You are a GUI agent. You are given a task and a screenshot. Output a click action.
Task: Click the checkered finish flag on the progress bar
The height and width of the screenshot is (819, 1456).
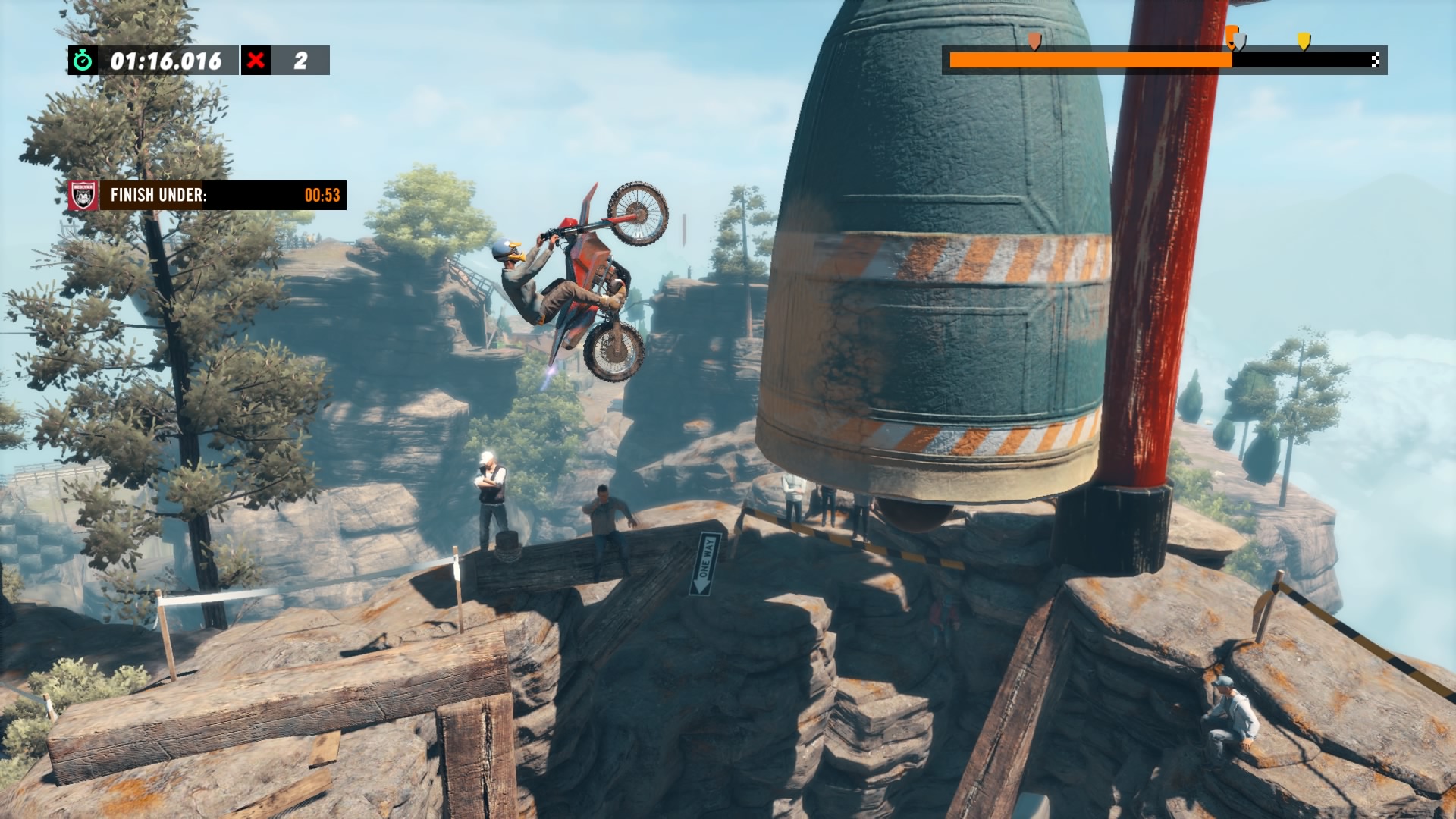(1376, 61)
